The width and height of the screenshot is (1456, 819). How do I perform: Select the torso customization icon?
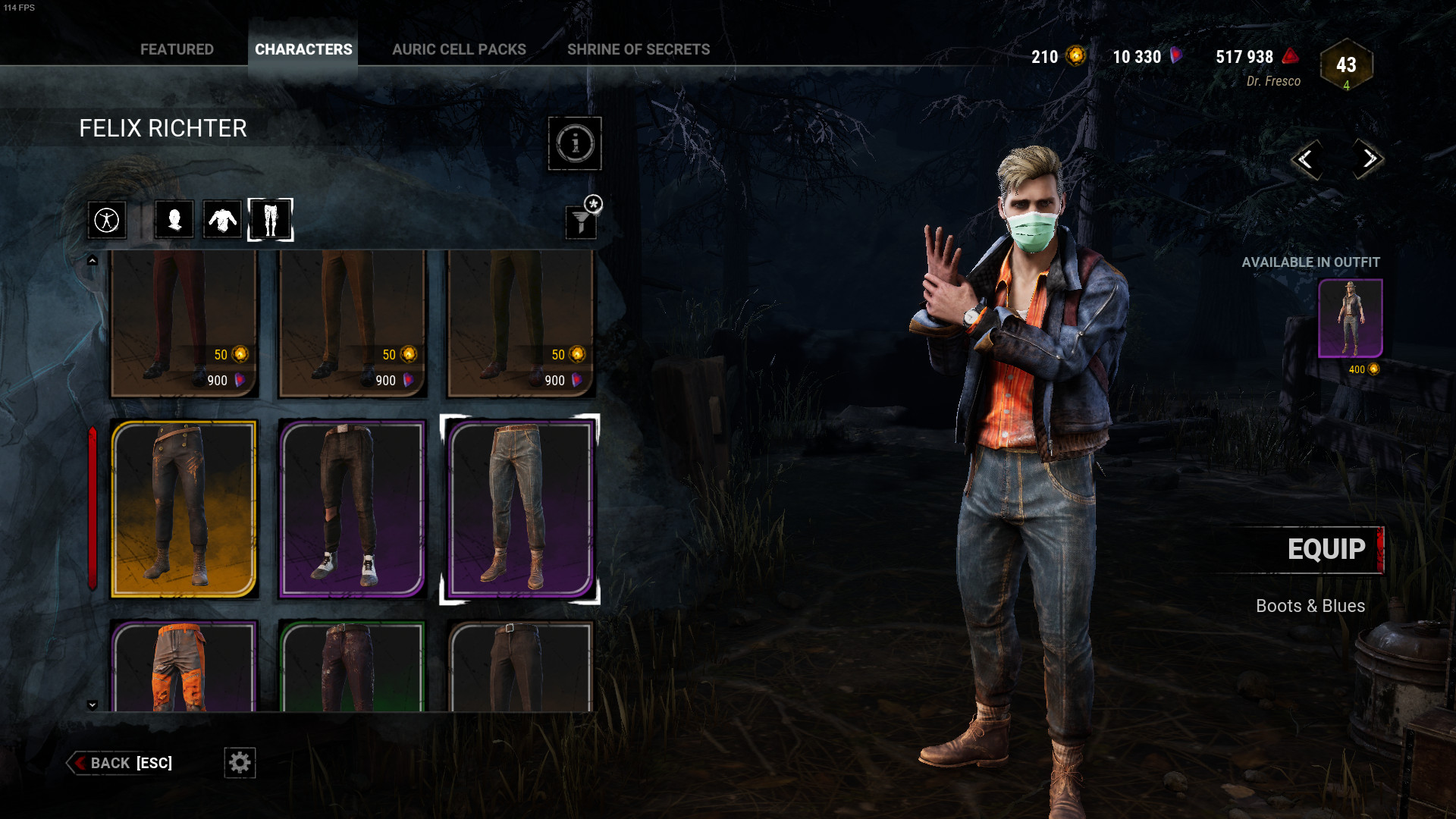tap(222, 219)
